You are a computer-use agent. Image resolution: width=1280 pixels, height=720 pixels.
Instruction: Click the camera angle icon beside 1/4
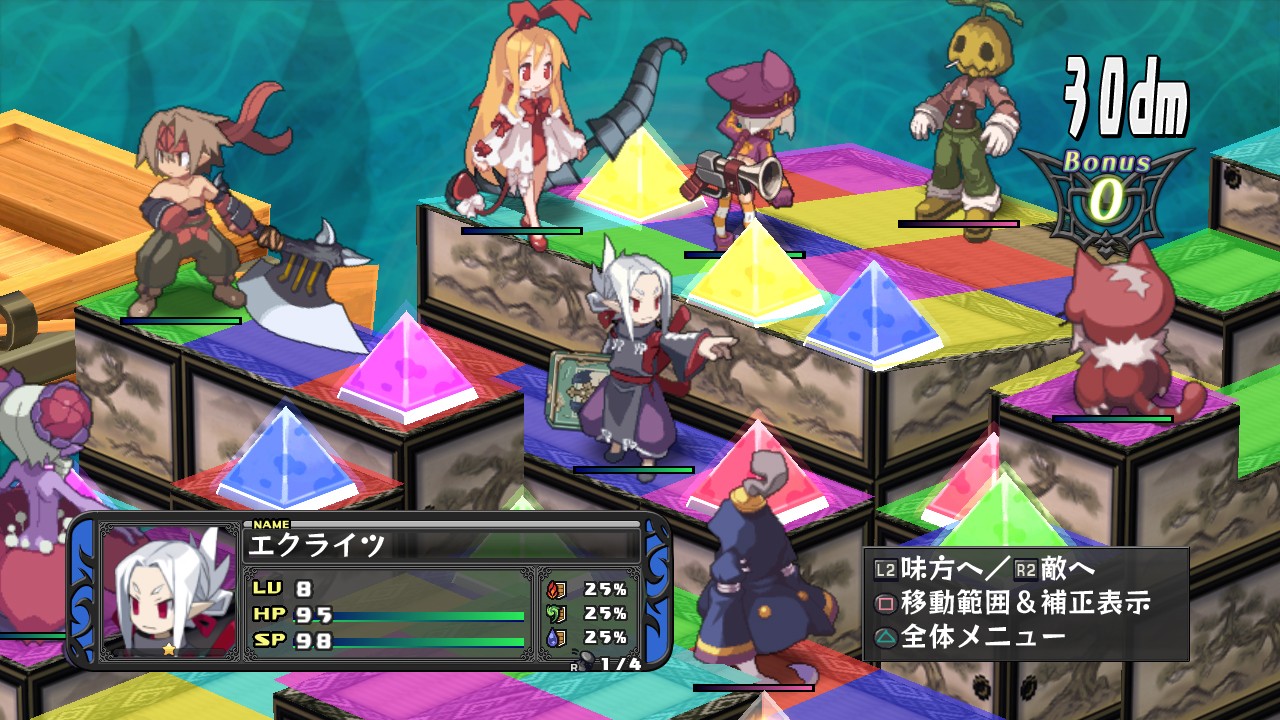point(585,660)
